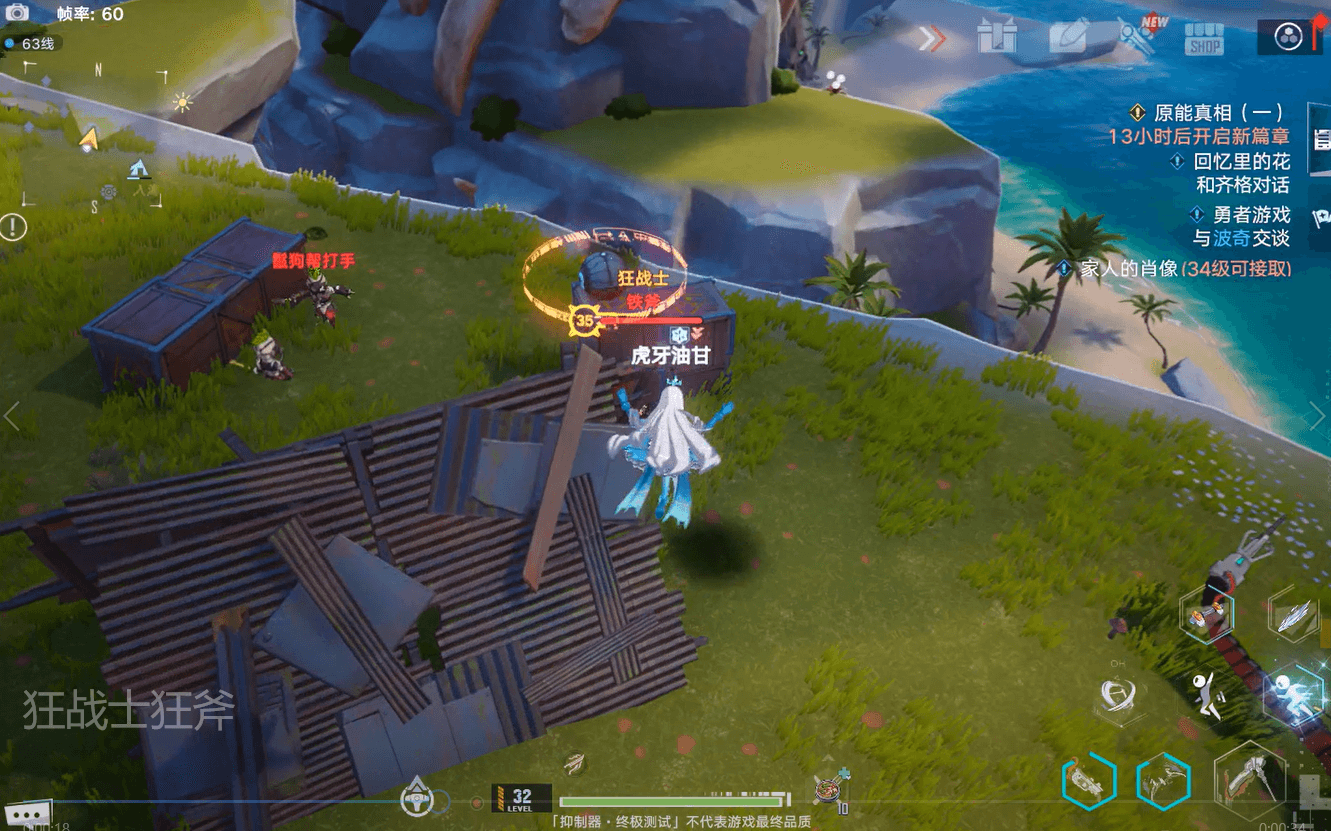Open the three-circle menu button
This screenshot has width=1331, height=831.
pyautogui.click(x=1288, y=37)
